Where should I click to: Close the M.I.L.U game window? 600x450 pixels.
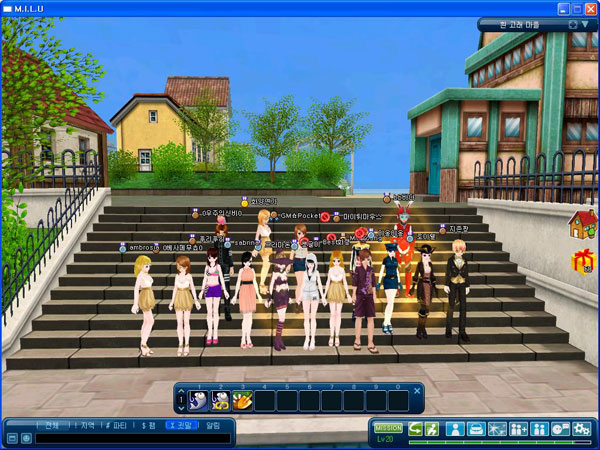588,7
